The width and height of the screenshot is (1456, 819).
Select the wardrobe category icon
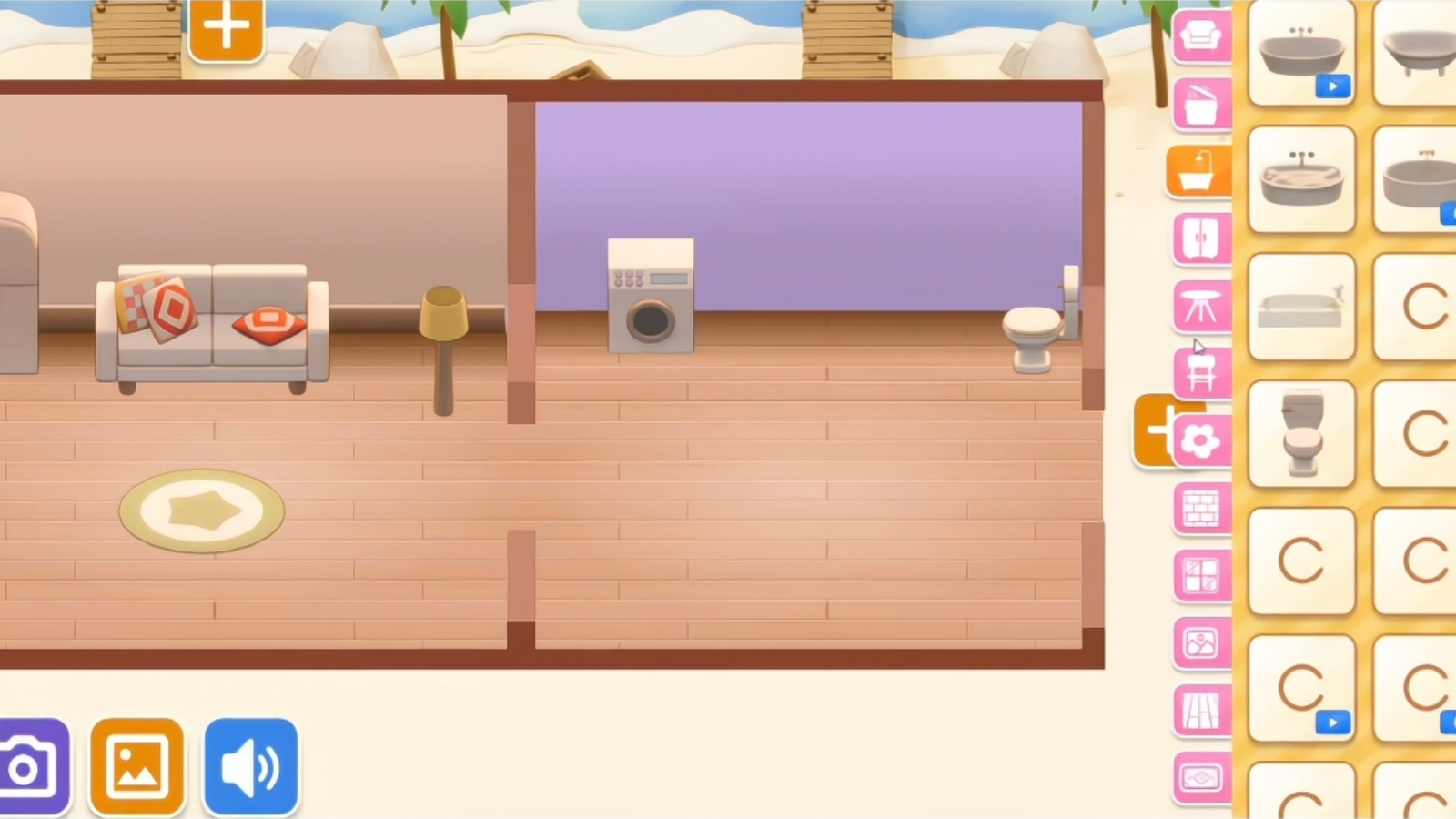click(x=1201, y=238)
